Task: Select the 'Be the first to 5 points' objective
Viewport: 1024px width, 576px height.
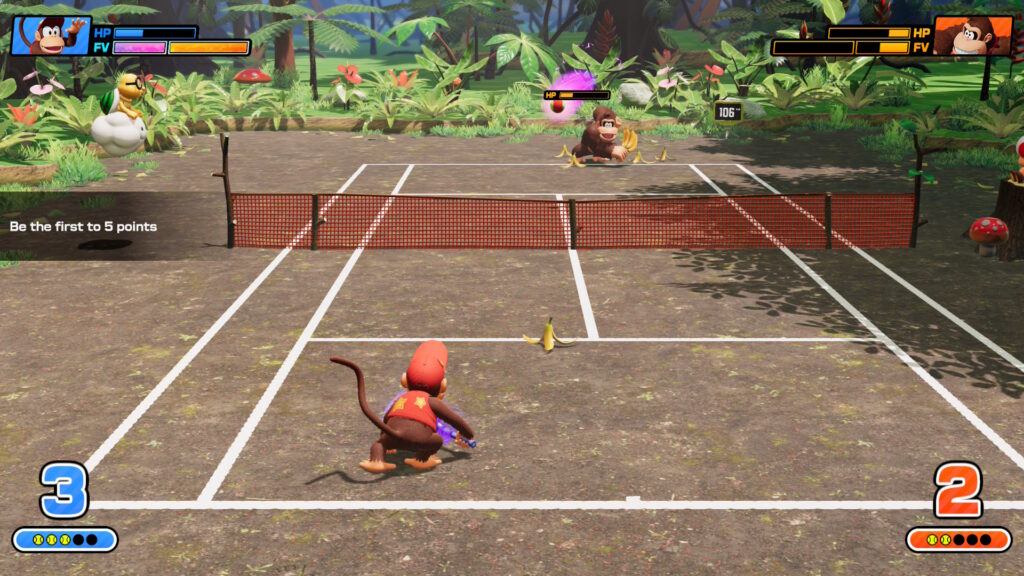Action: [x=84, y=227]
